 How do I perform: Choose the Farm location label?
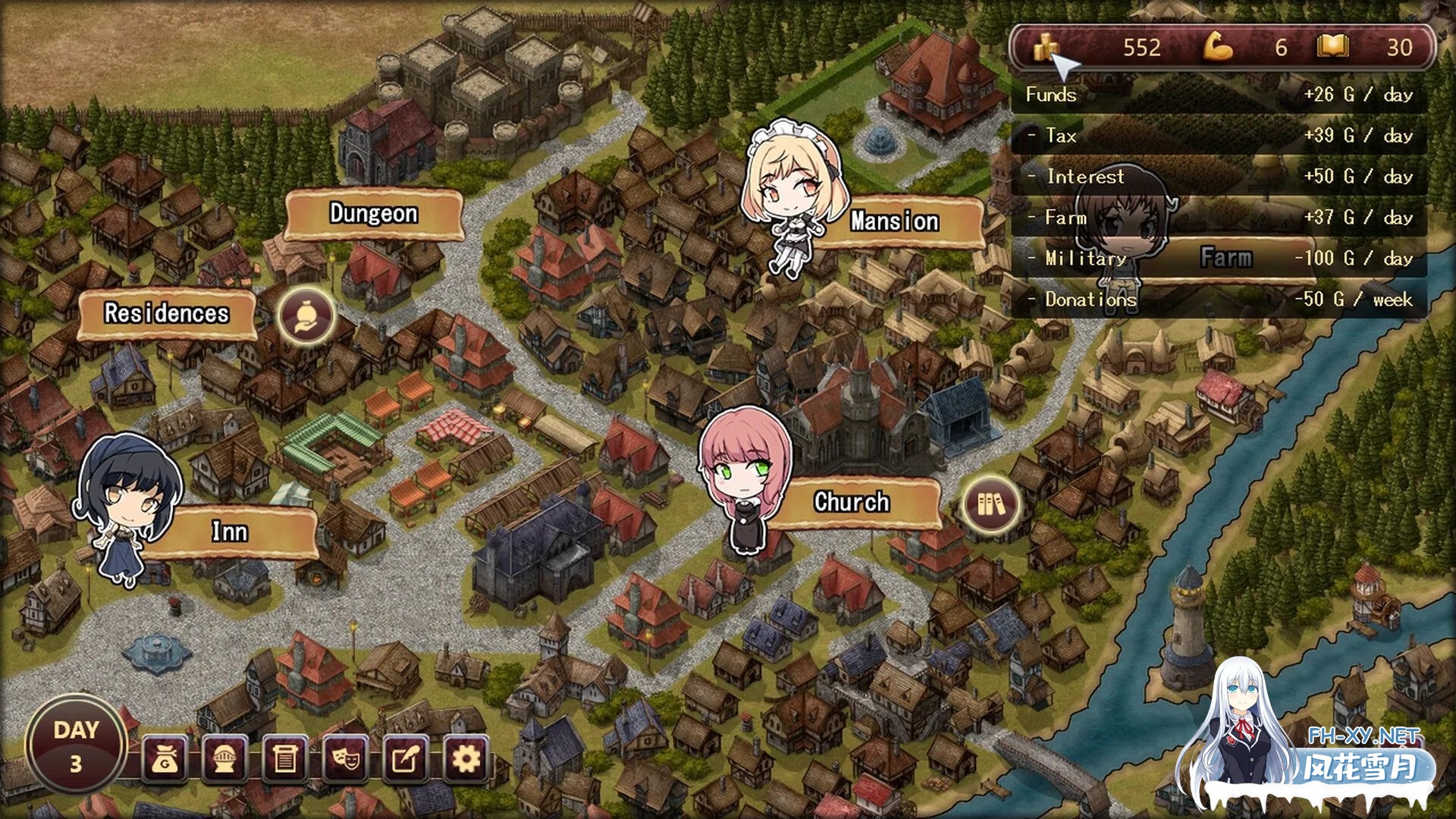[x=1225, y=258]
